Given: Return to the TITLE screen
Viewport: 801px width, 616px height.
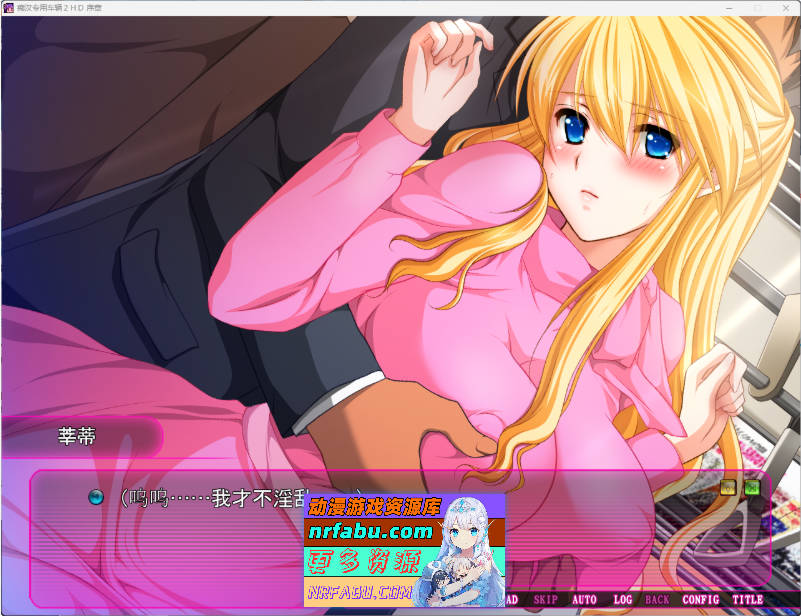Looking at the screenshot, I should 747,600.
